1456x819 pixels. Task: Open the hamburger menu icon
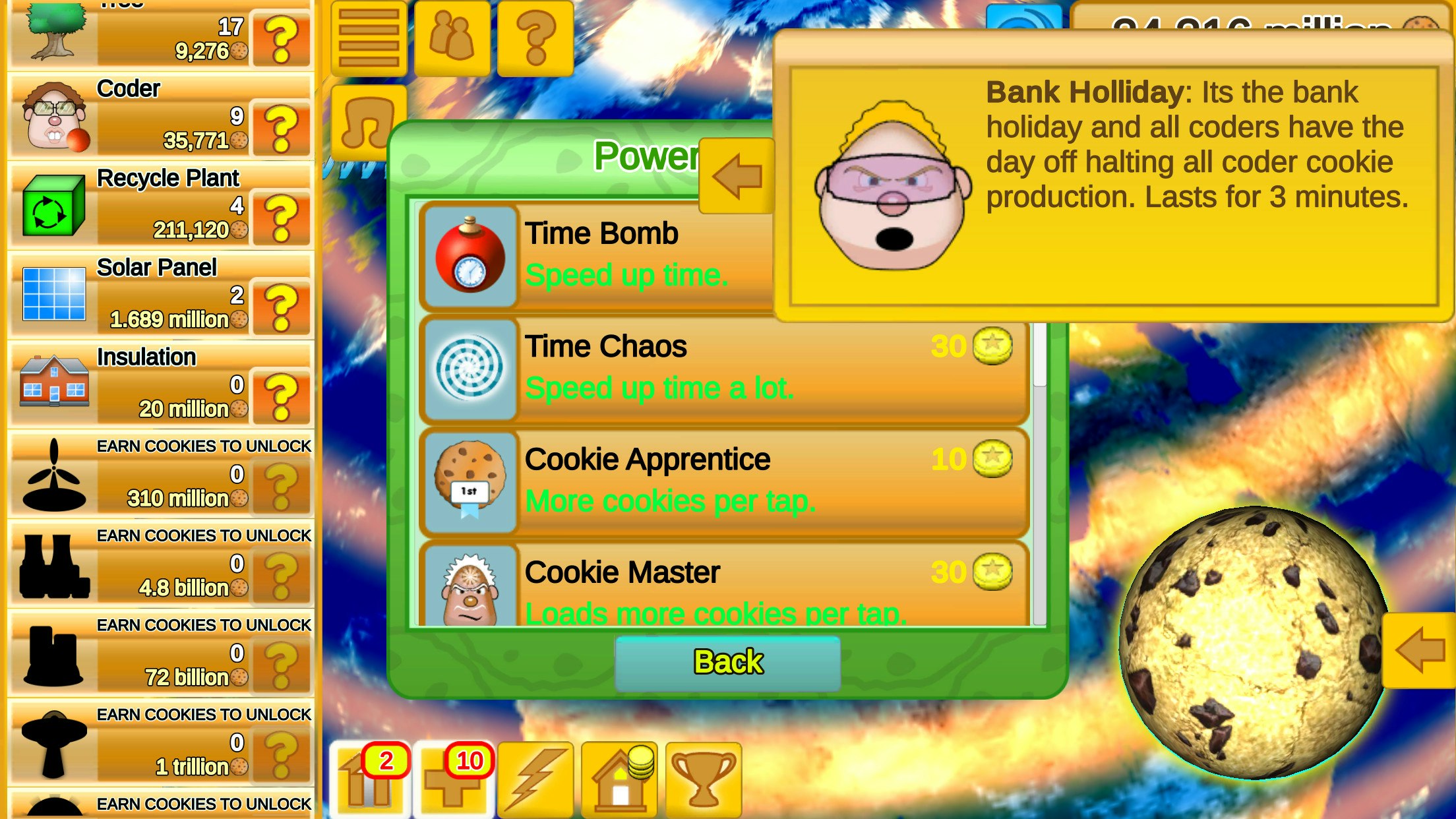pyautogui.click(x=368, y=36)
